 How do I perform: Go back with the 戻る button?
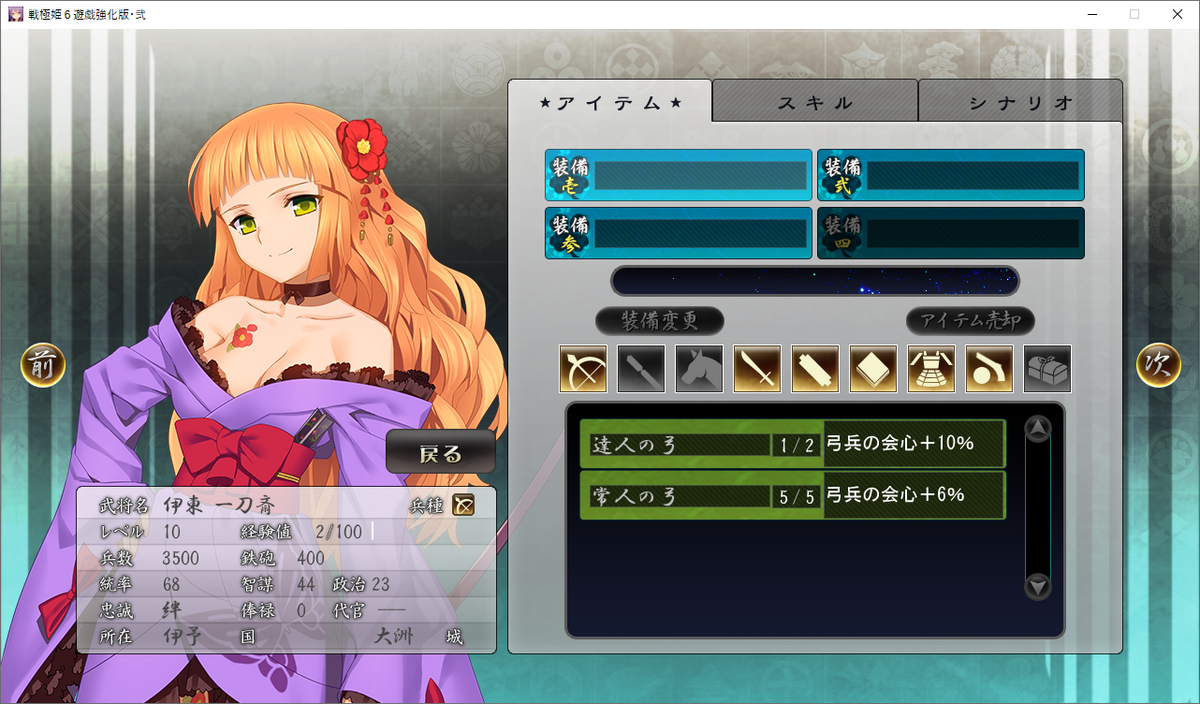click(x=441, y=453)
